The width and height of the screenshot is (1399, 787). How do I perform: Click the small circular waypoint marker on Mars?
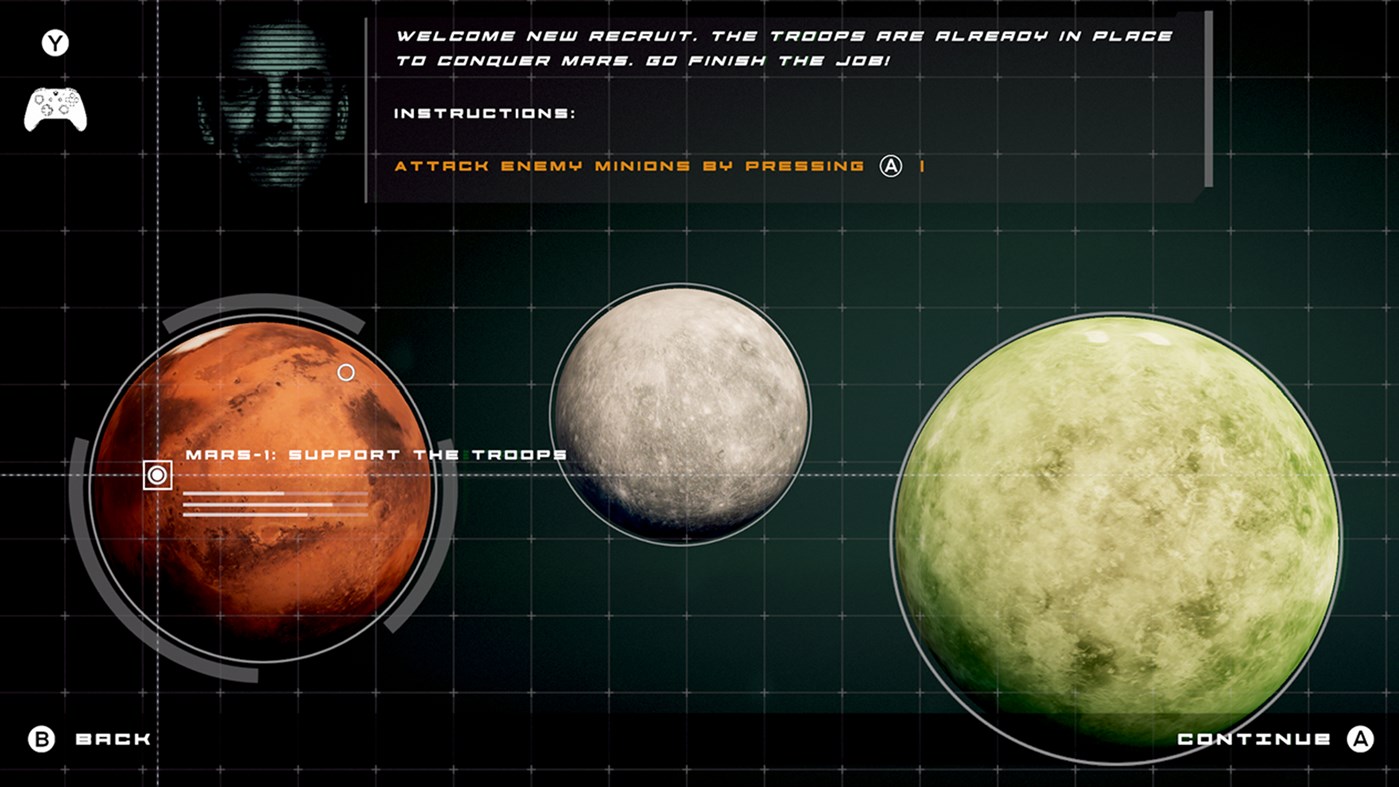[x=345, y=372]
